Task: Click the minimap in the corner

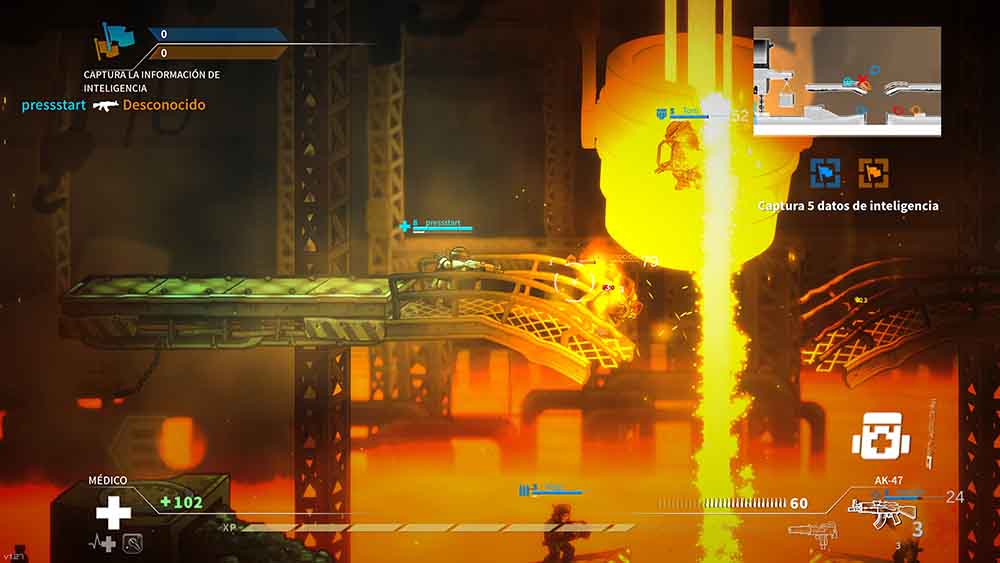Action: (846, 81)
